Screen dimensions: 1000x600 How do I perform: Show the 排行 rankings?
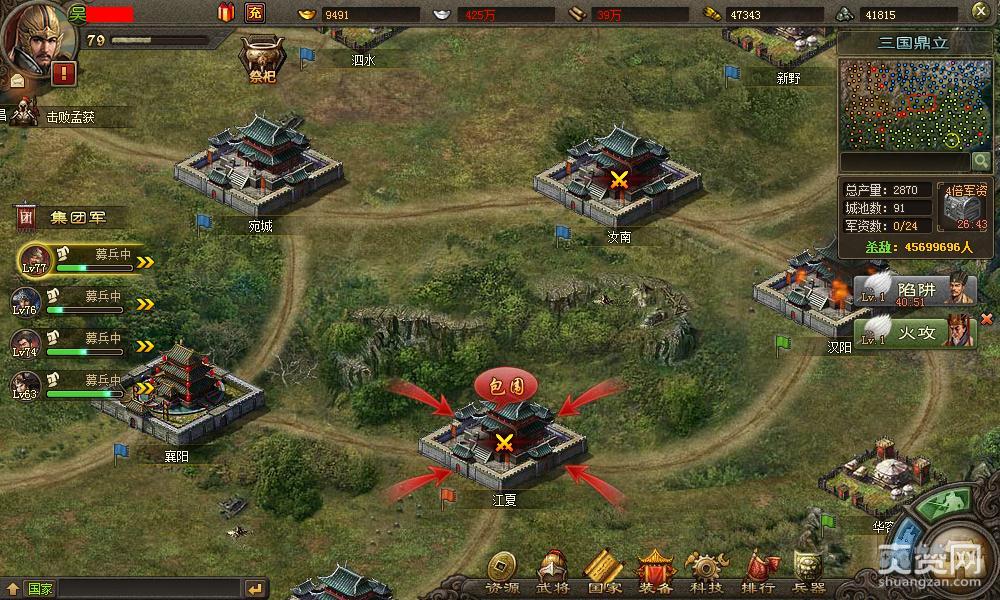[x=759, y=573]
